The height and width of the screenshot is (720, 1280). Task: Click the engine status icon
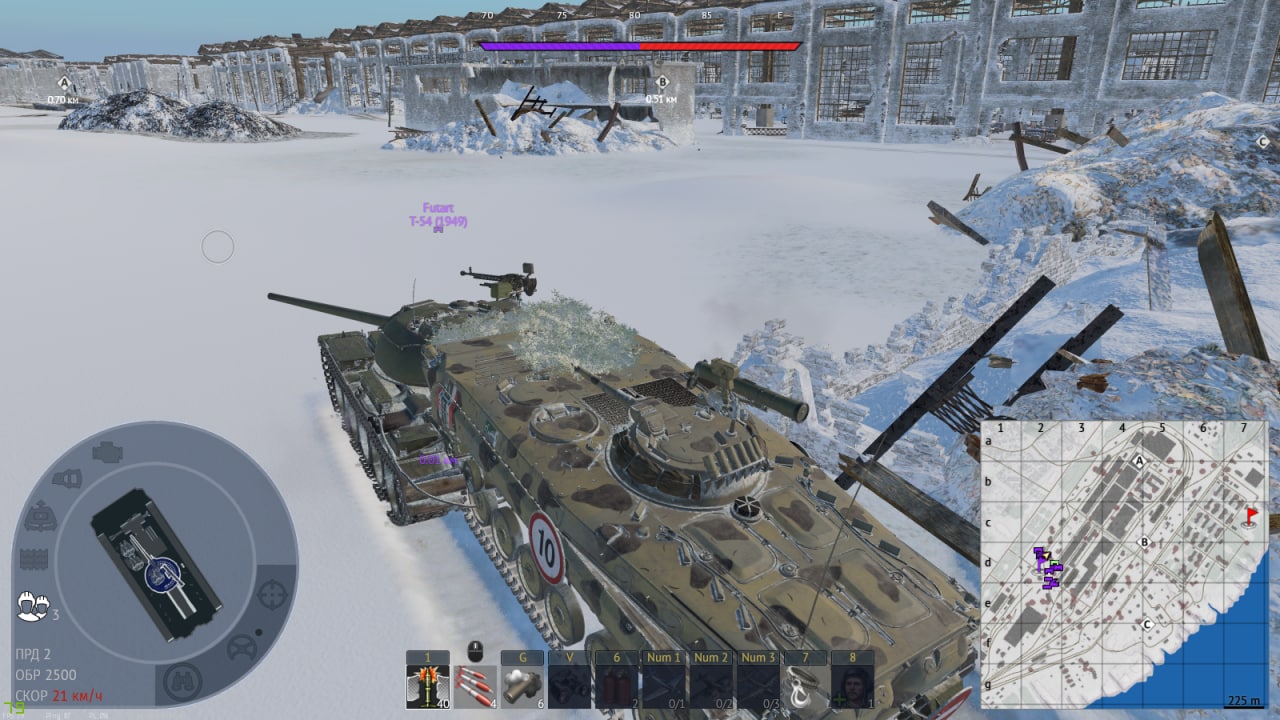tap(108, 452)
